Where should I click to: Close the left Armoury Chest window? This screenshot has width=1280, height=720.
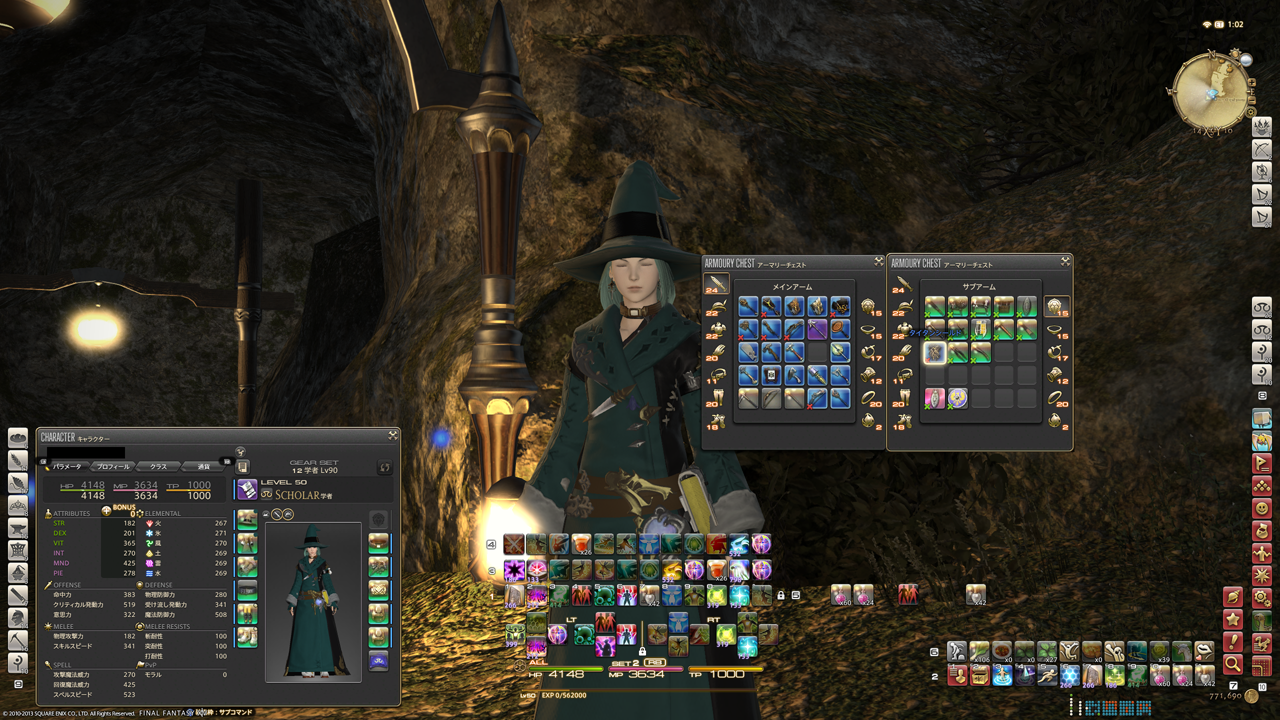click(878, 262)
